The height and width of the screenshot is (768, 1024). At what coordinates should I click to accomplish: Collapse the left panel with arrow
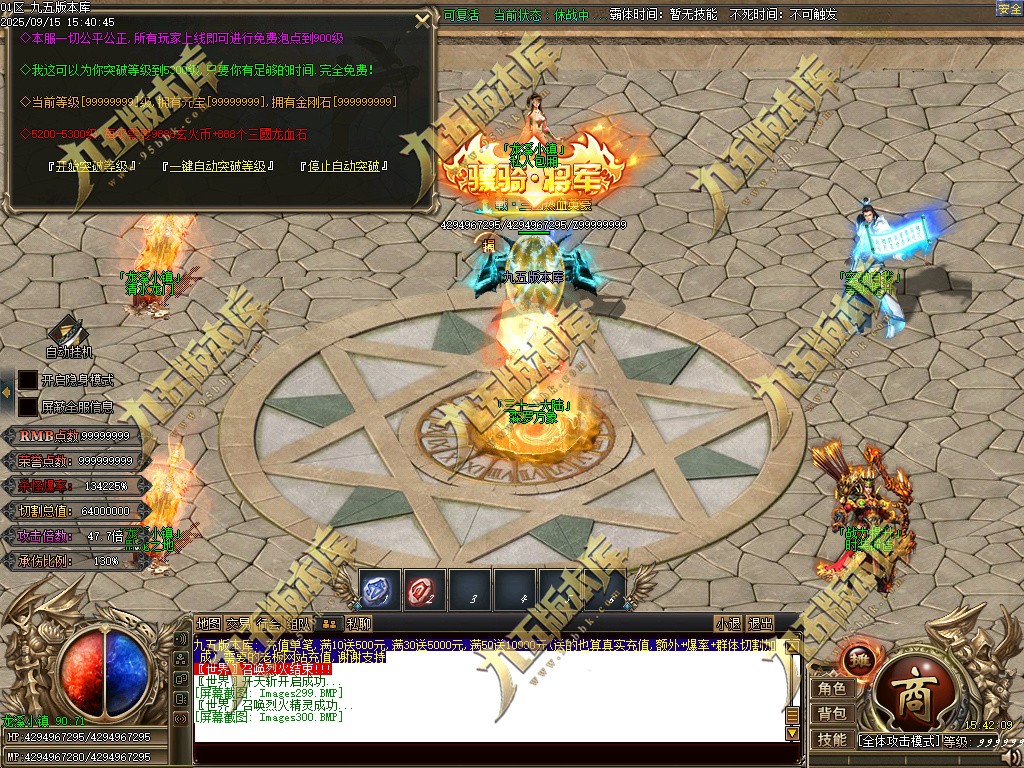(6, 394)
